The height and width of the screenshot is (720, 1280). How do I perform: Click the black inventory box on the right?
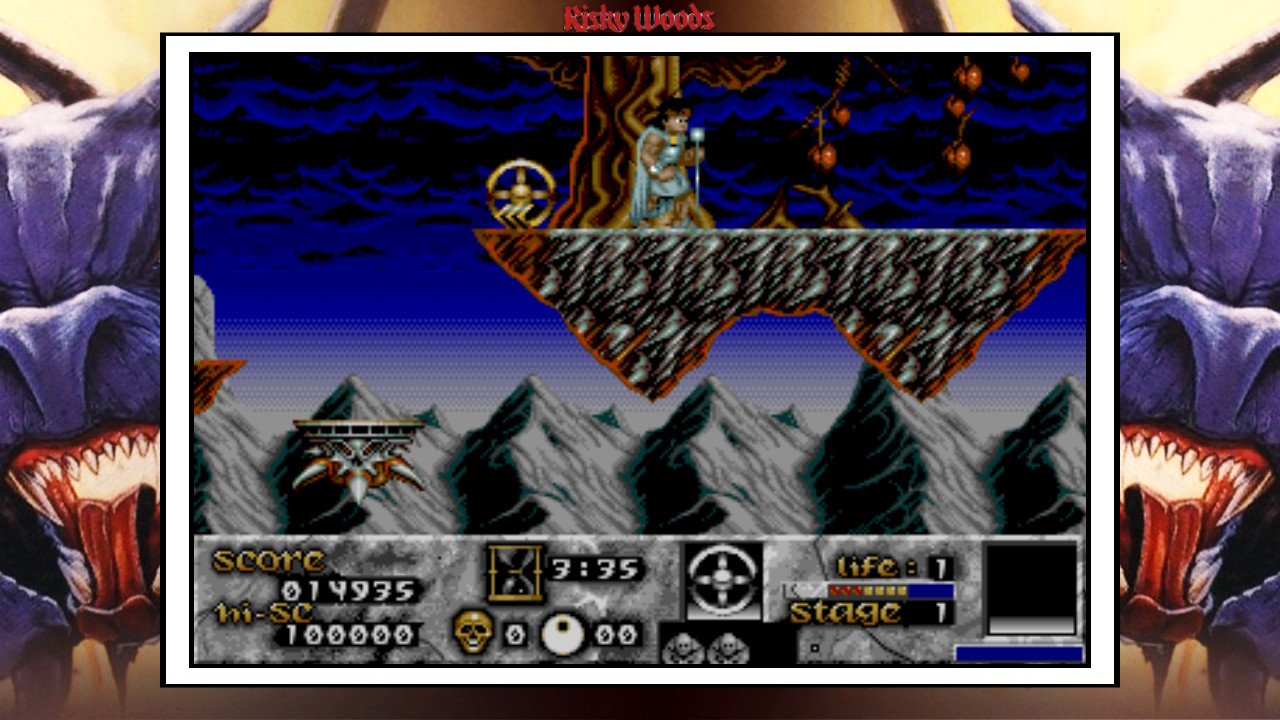click(1032, 580)
